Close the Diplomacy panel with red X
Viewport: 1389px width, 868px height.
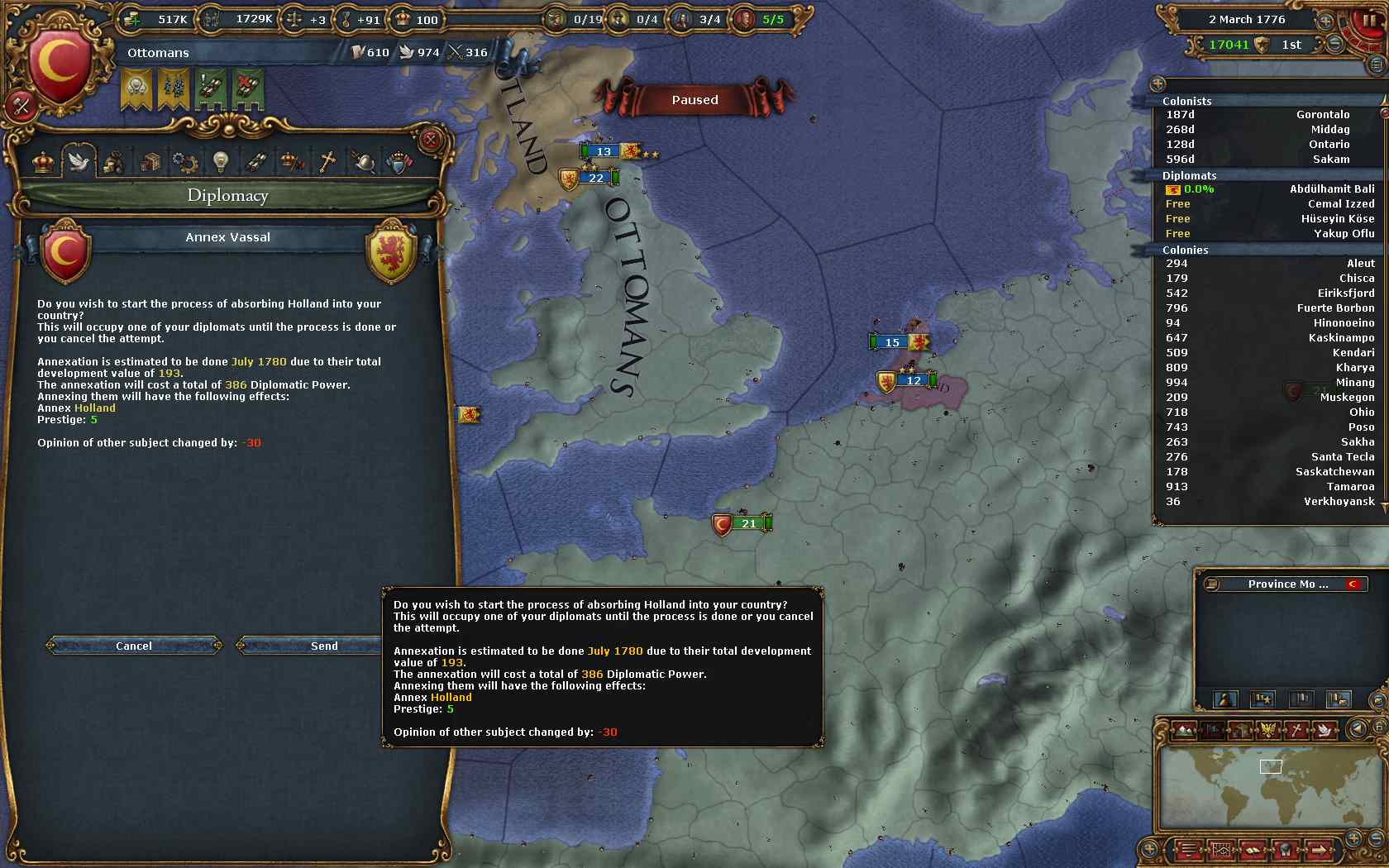point(430,140)
